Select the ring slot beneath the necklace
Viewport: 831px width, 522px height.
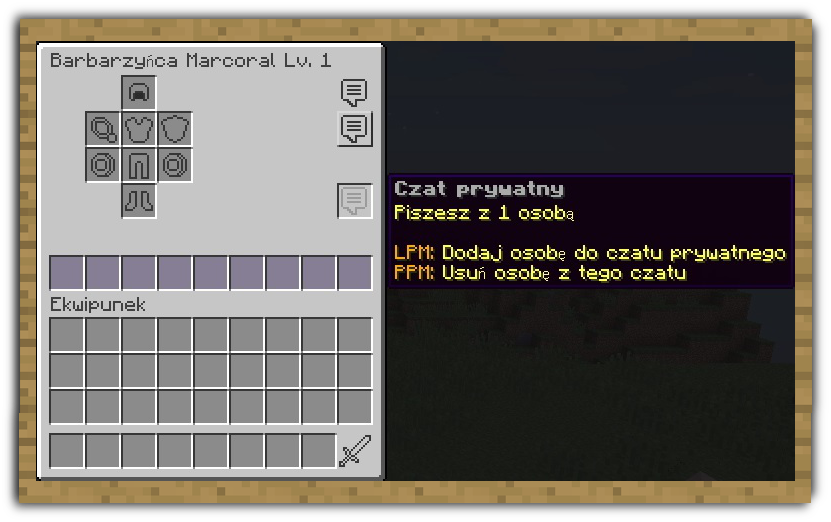tap(103, 165)
